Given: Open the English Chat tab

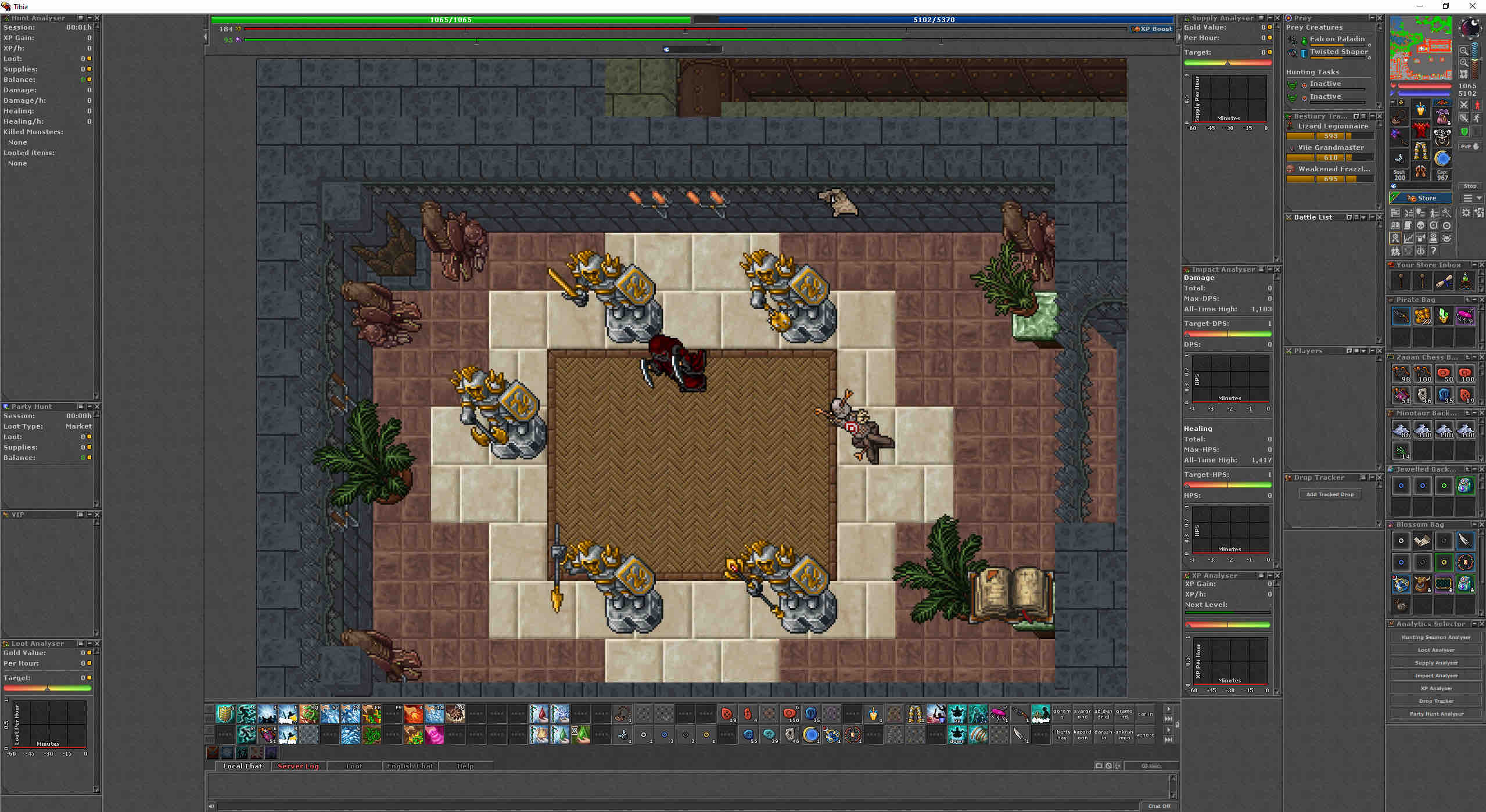Looking at the screenshot, I should click(410, 766).
